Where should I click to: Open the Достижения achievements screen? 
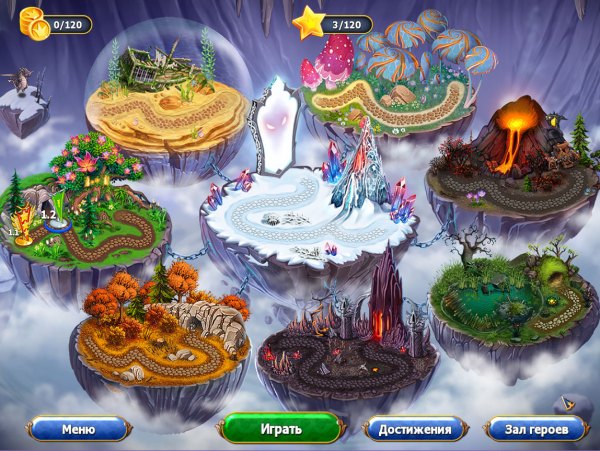(x=414, y=429)
